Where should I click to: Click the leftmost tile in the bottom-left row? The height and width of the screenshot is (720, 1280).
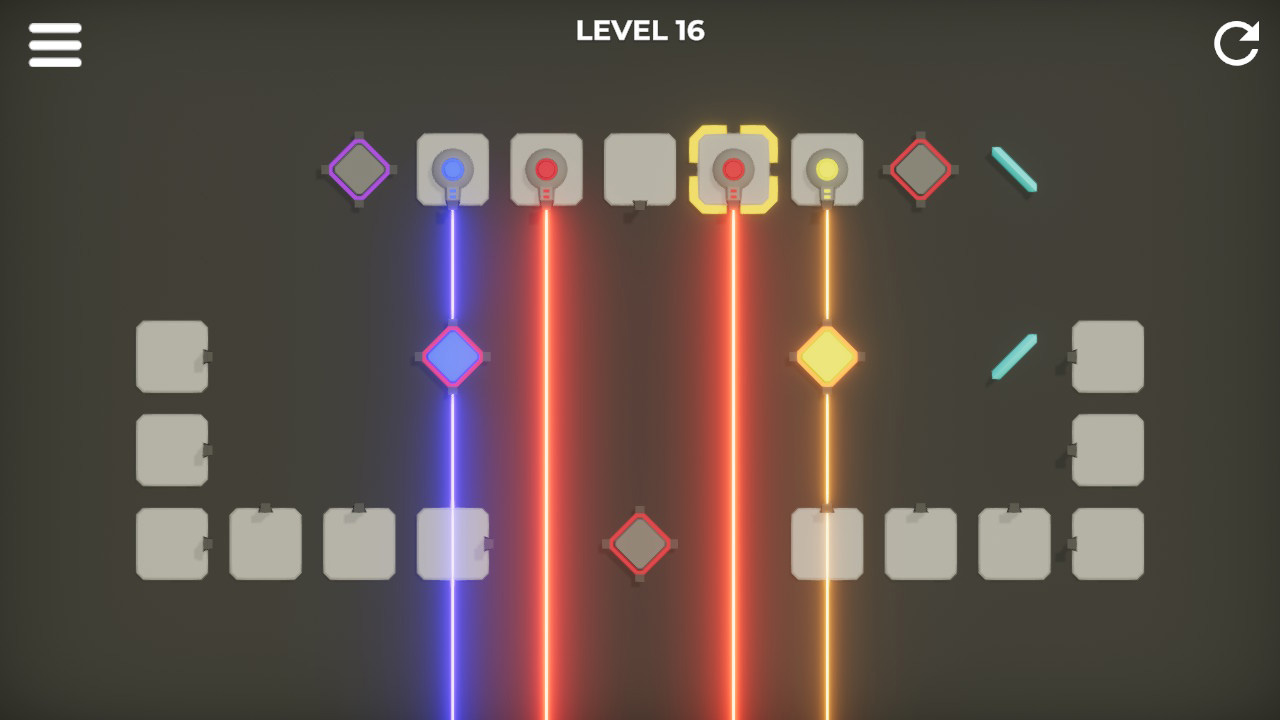click(x=171, y=545)
